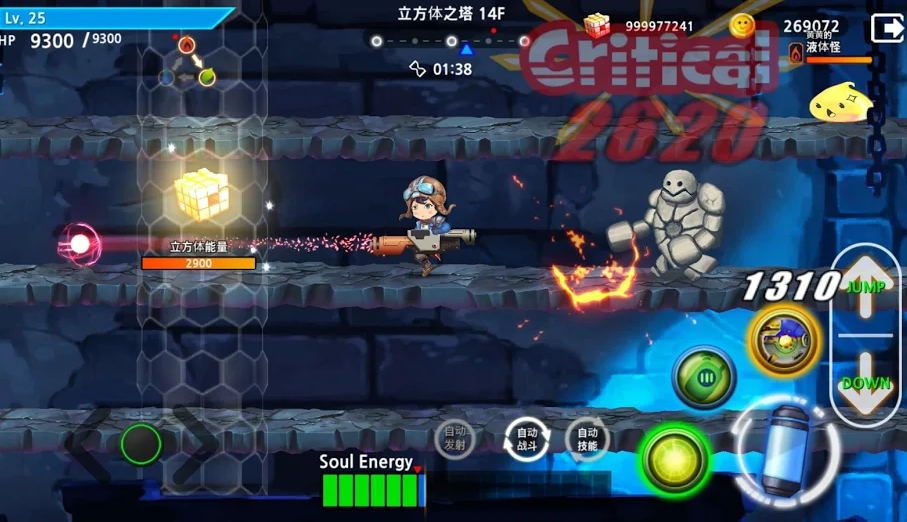The image size is (907, 522).
Task: Activate the gold-ringed cannon skill
Action: pos(783,339)
